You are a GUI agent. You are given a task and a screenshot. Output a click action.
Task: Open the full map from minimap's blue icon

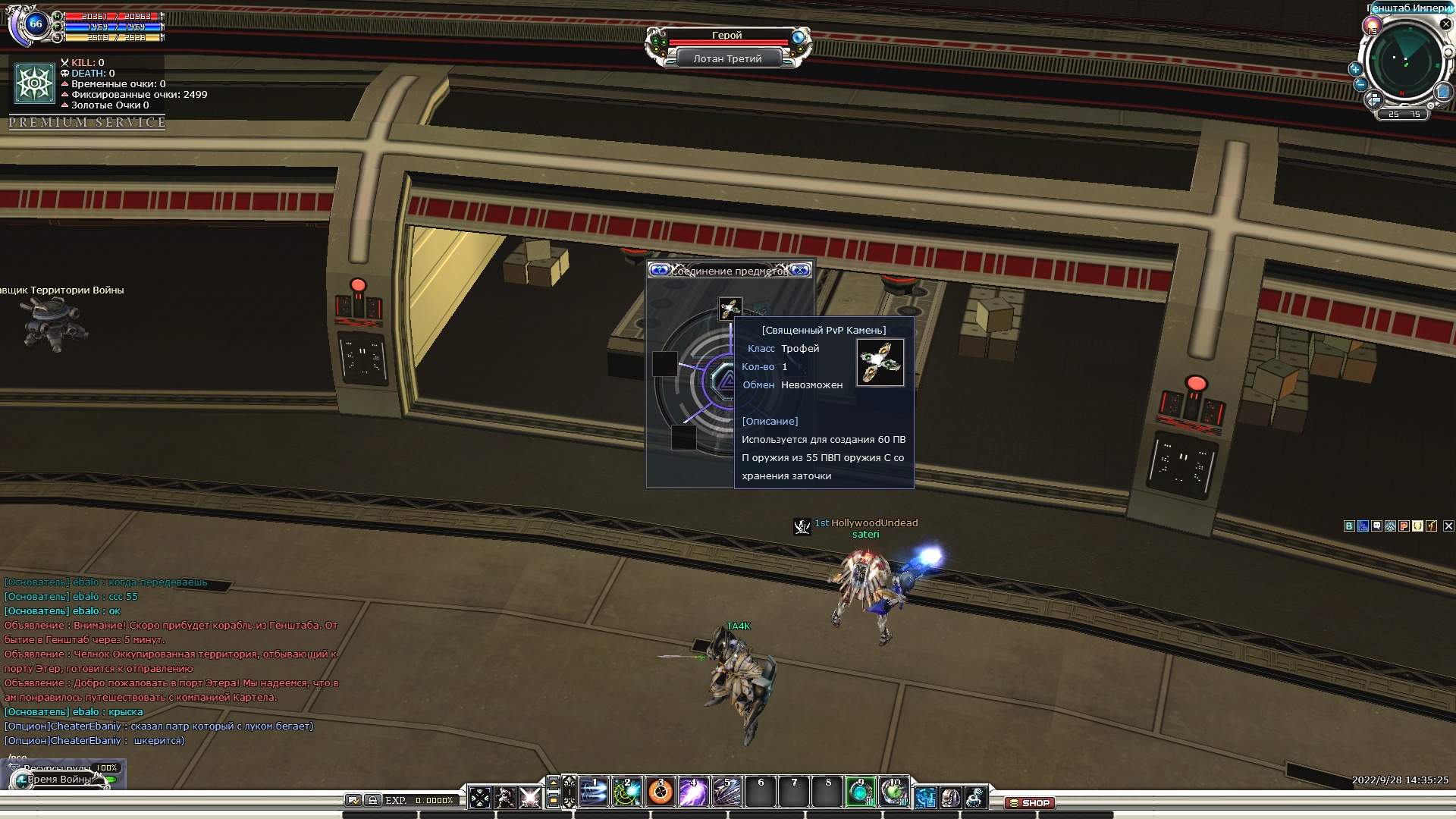point(1442,92)
